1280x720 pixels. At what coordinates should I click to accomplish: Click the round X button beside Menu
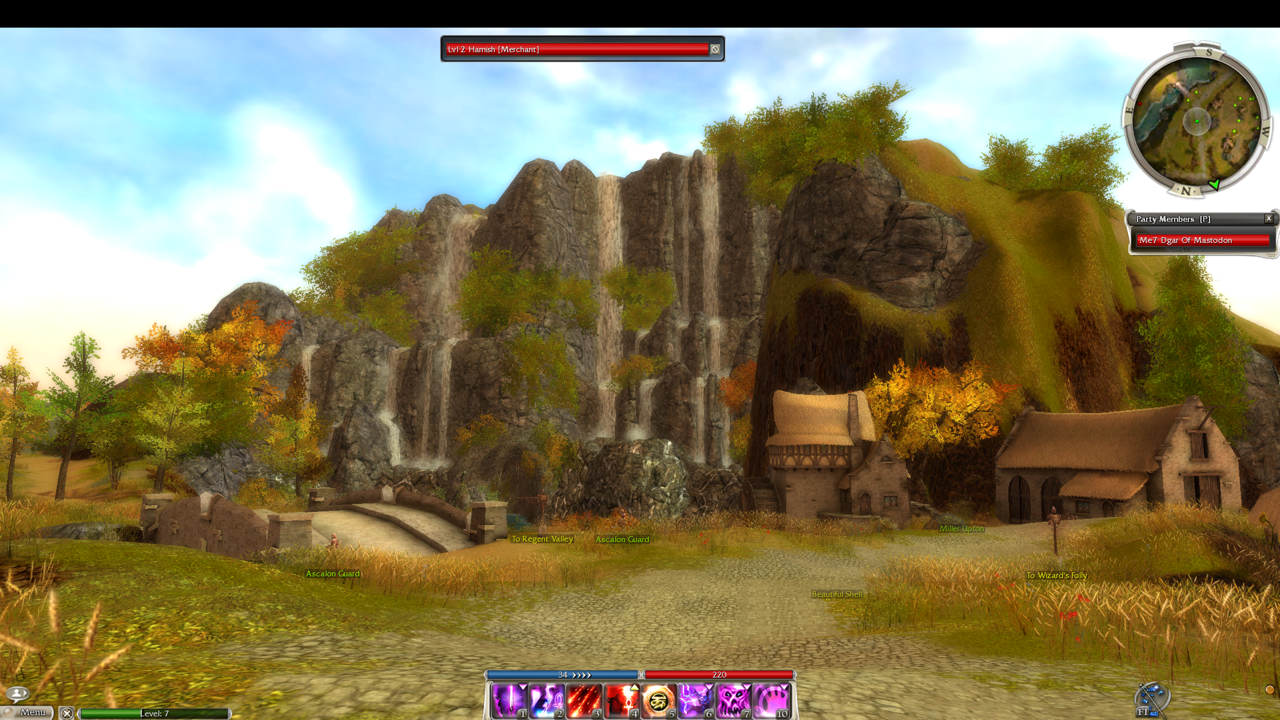coord(66,713)
